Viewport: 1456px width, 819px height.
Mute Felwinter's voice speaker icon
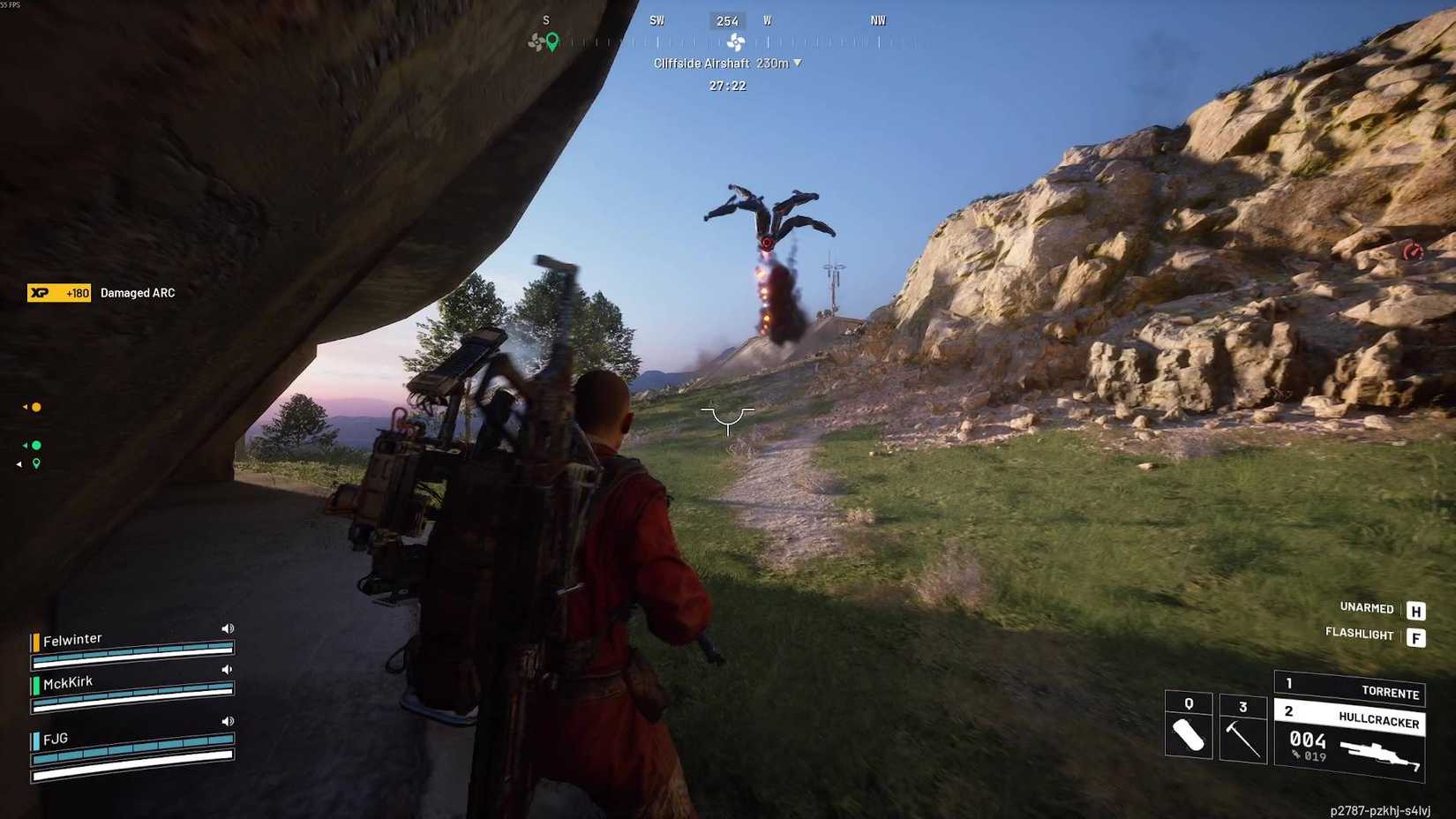point(229,627)
